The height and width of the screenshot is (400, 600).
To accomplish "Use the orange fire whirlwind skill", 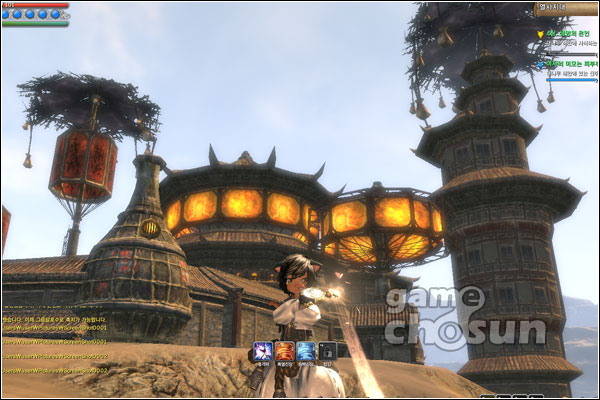I will [x=284, y=351].
